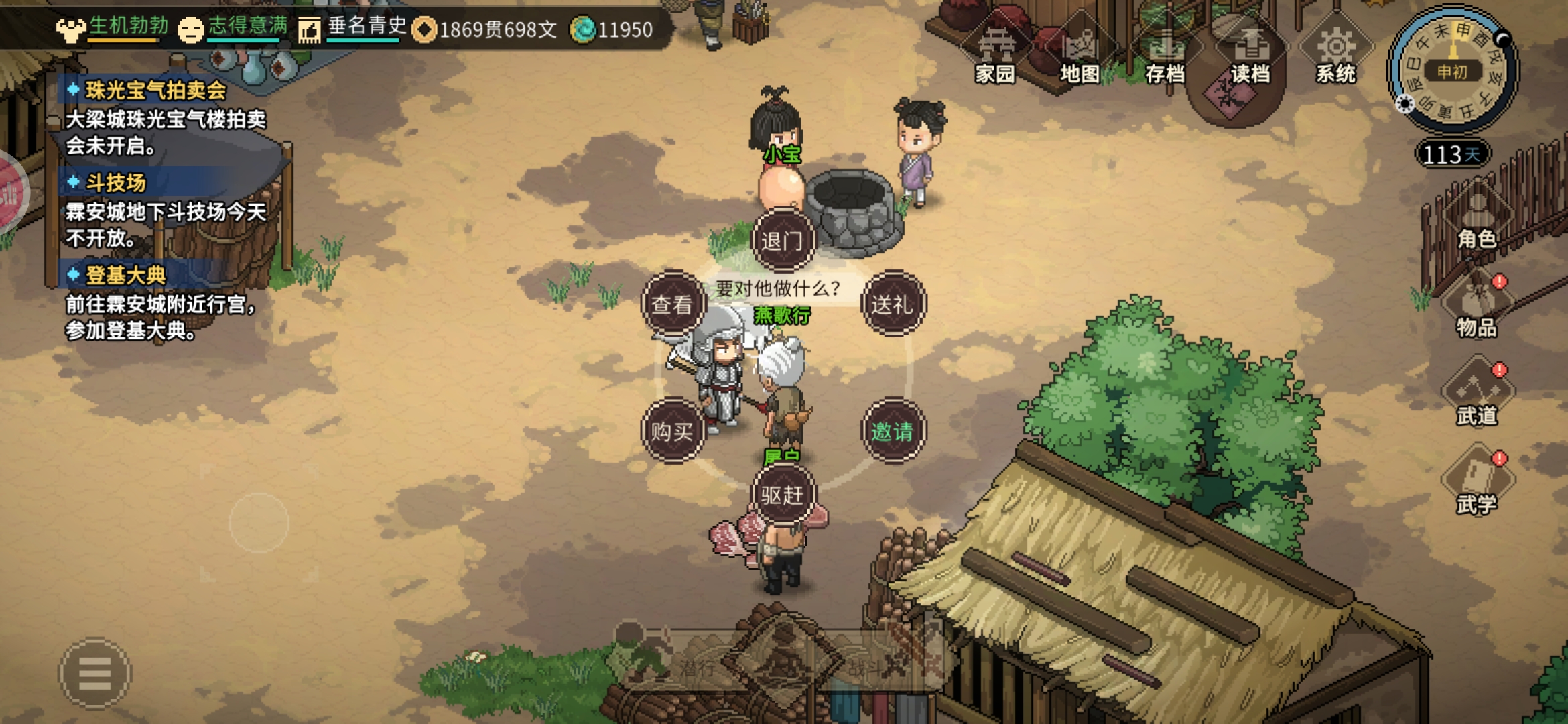This screenshot has height=724, width=1568.
Task: Select the 斗技场 quest tracker entry
Action: (x=115, y=182)
